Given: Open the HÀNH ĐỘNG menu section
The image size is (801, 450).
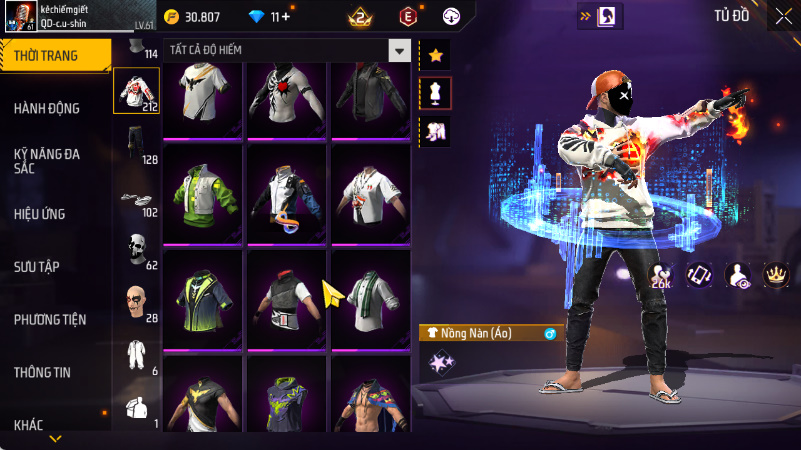Looking at the screenshot, I should coord(47,108).
